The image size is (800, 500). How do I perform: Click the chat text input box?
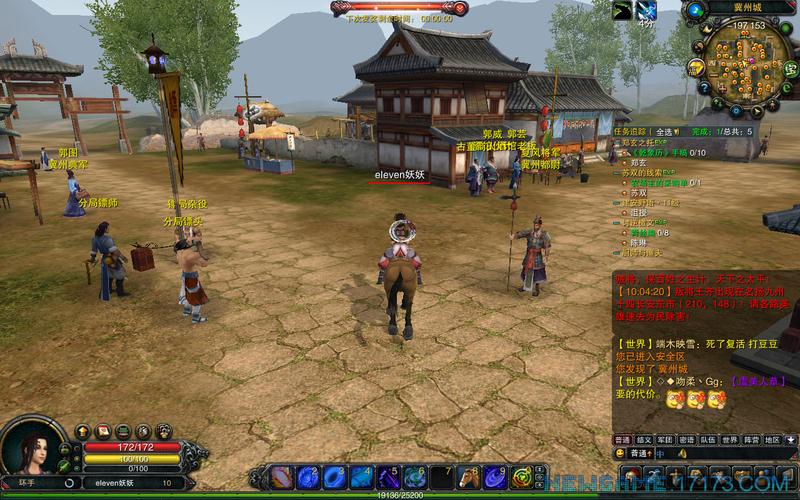[x=710, y=453]
